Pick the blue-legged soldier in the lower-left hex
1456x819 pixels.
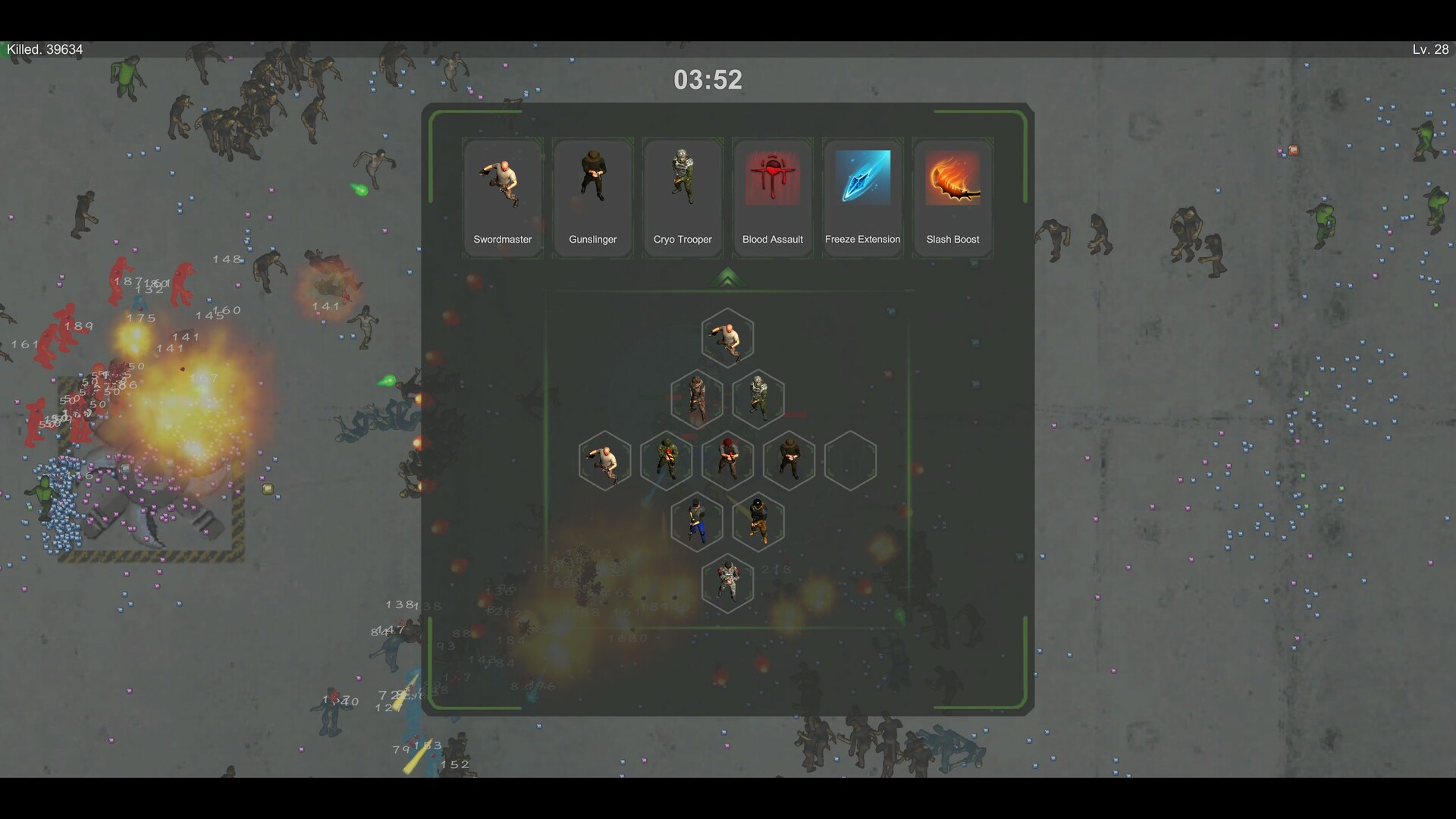pyautogui.click(x=697, y=522)
